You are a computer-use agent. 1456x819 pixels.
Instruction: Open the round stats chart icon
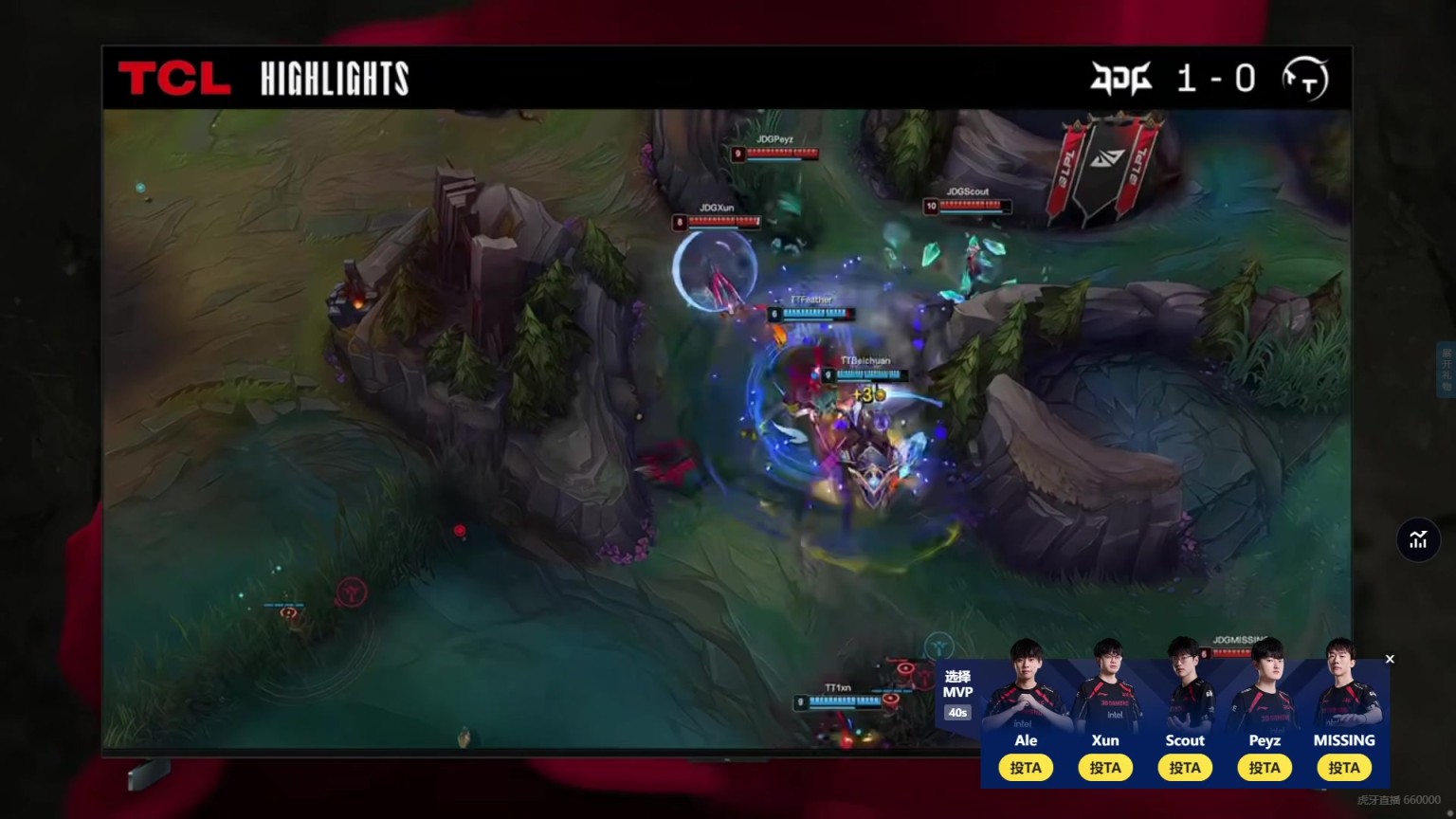pyautogui.click(x=1418, y=539)
